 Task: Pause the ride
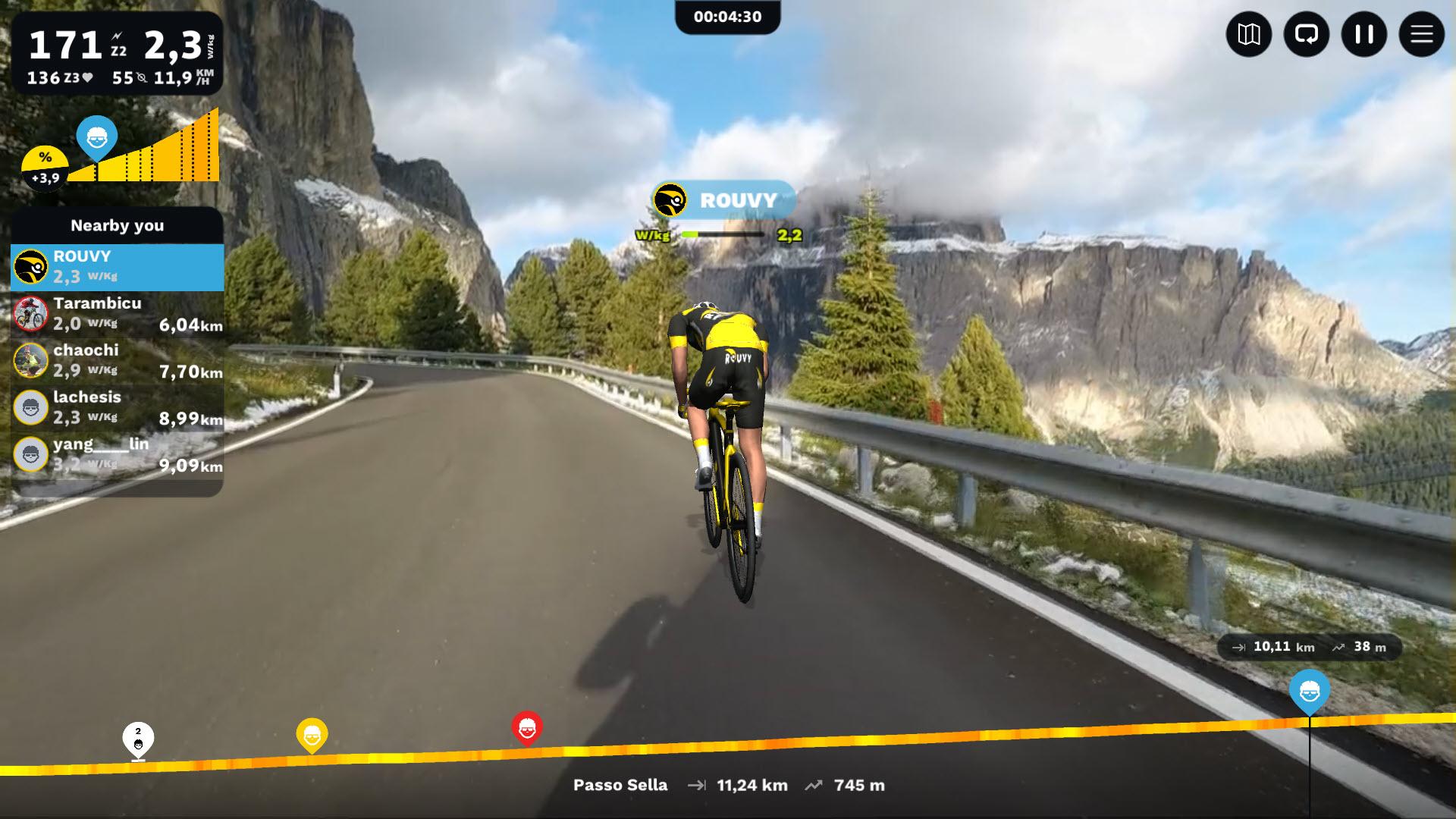[x=1363, y=34]
